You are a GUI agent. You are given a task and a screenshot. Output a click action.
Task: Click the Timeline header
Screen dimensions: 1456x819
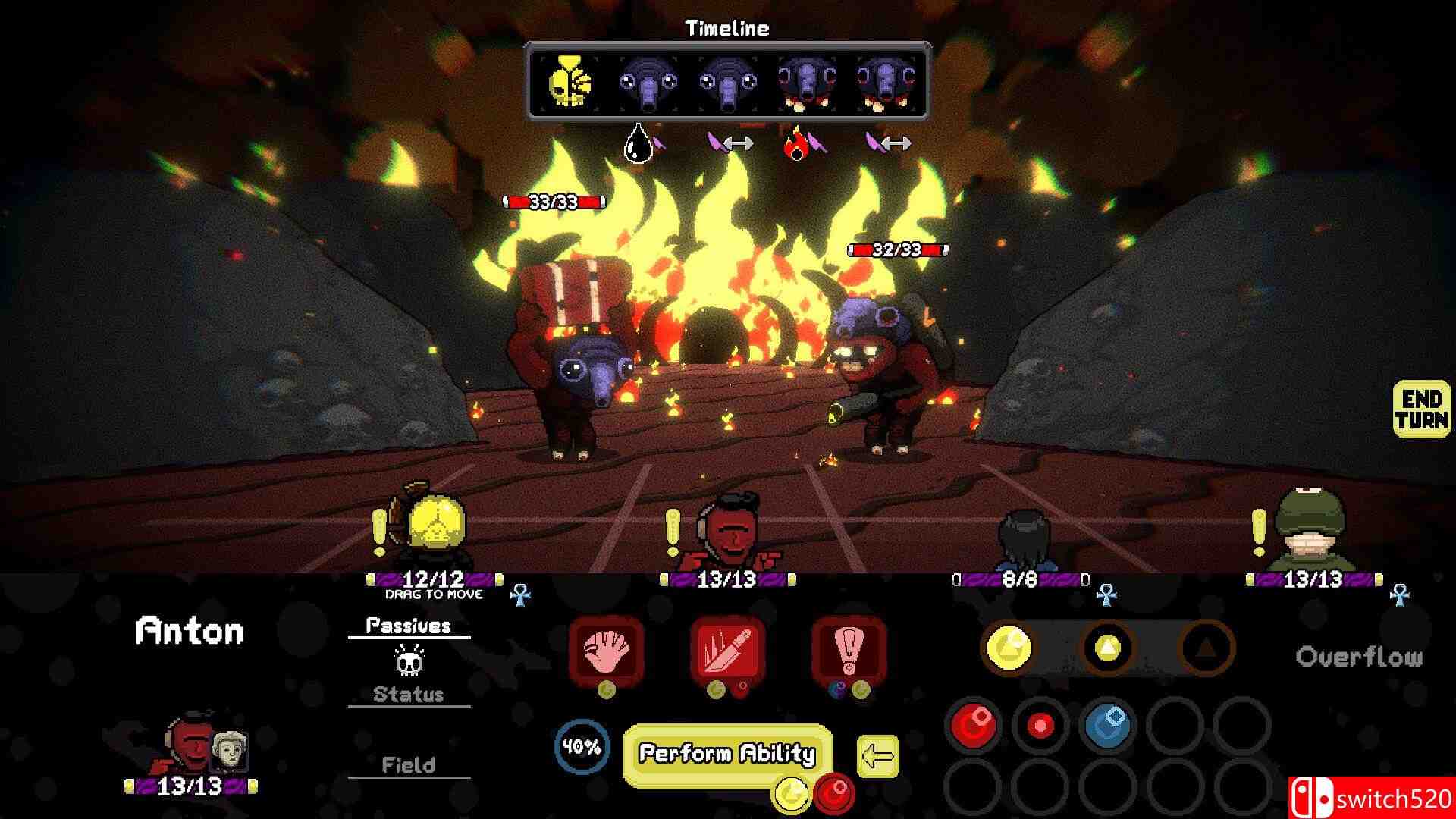(726, 28)
